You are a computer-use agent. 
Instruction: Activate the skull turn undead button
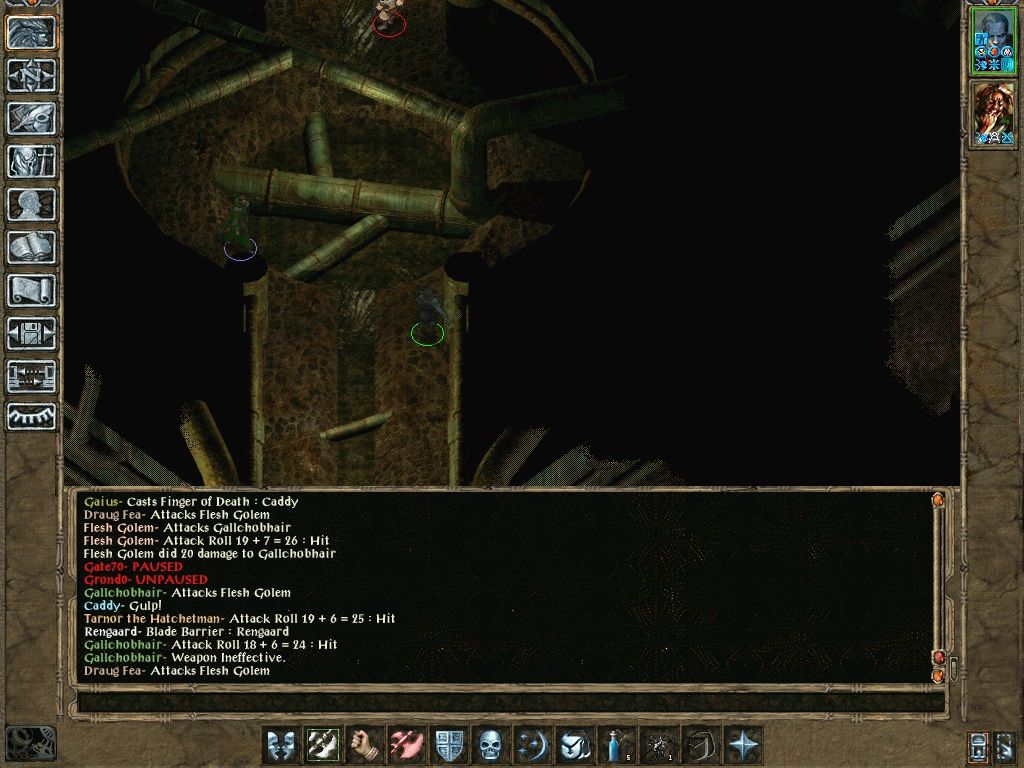(490, 745)
